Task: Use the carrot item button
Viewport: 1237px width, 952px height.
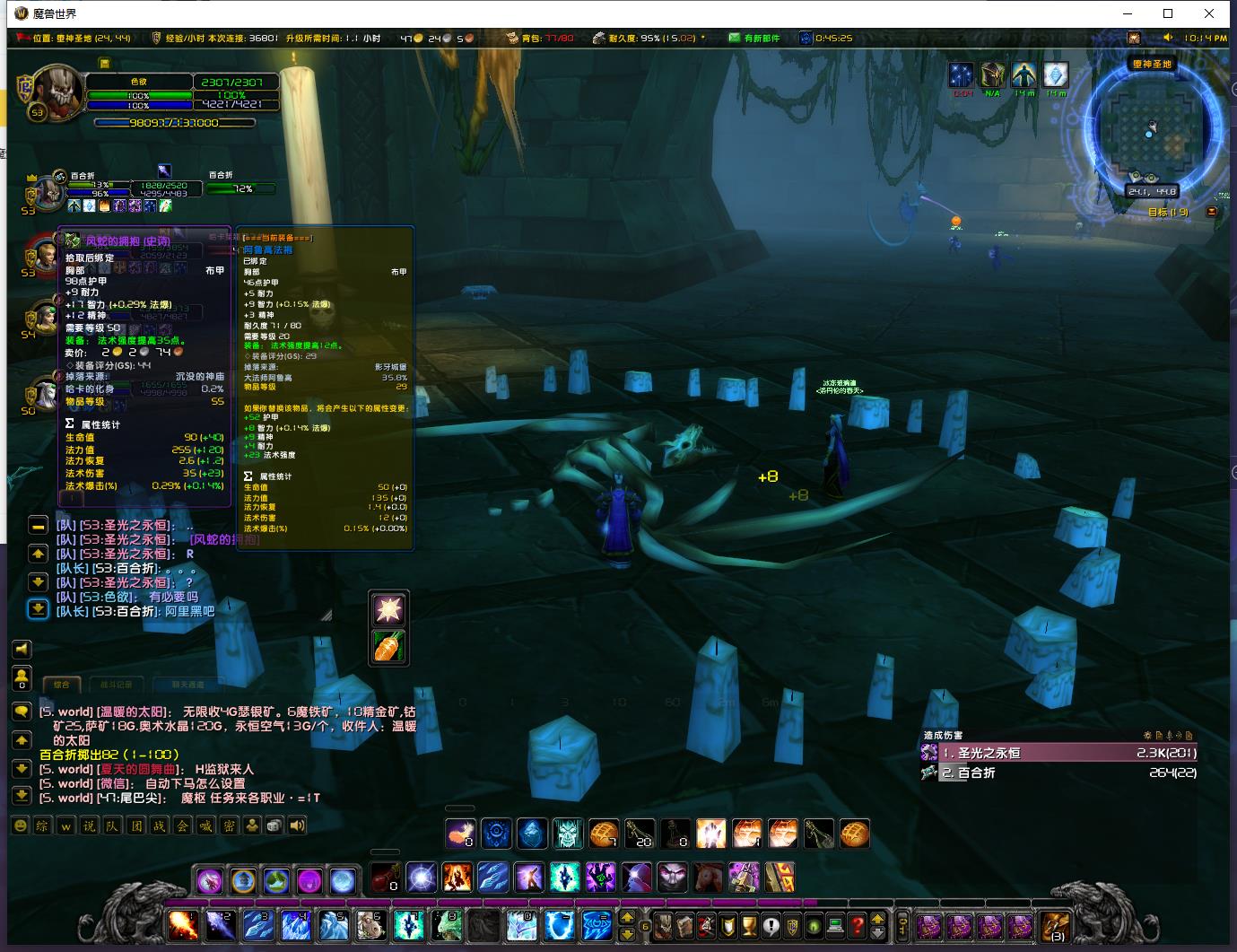Action: click(389, 646)
